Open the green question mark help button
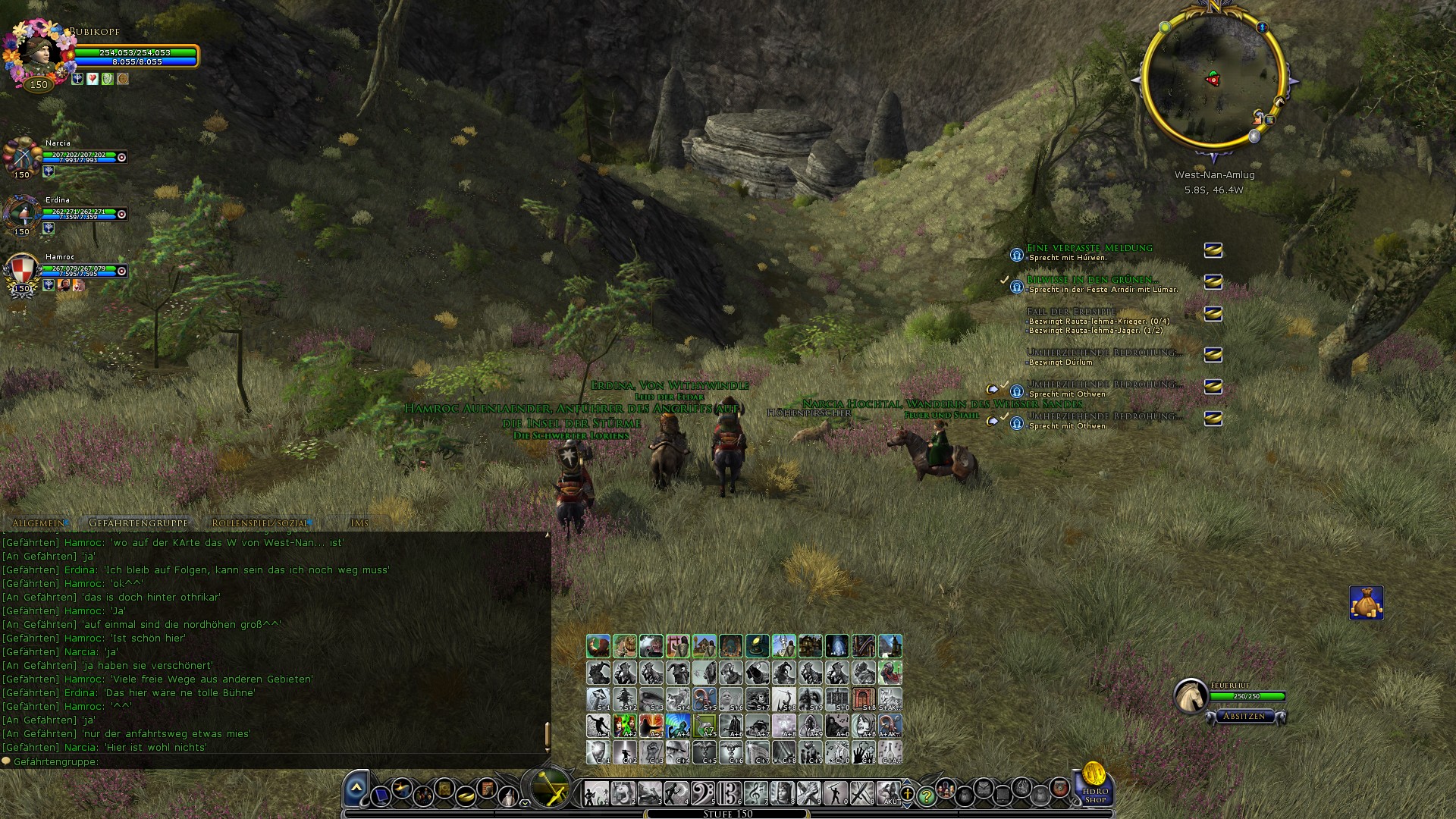This screenshot has height=819, width=1456. click(x=926, y=795)
